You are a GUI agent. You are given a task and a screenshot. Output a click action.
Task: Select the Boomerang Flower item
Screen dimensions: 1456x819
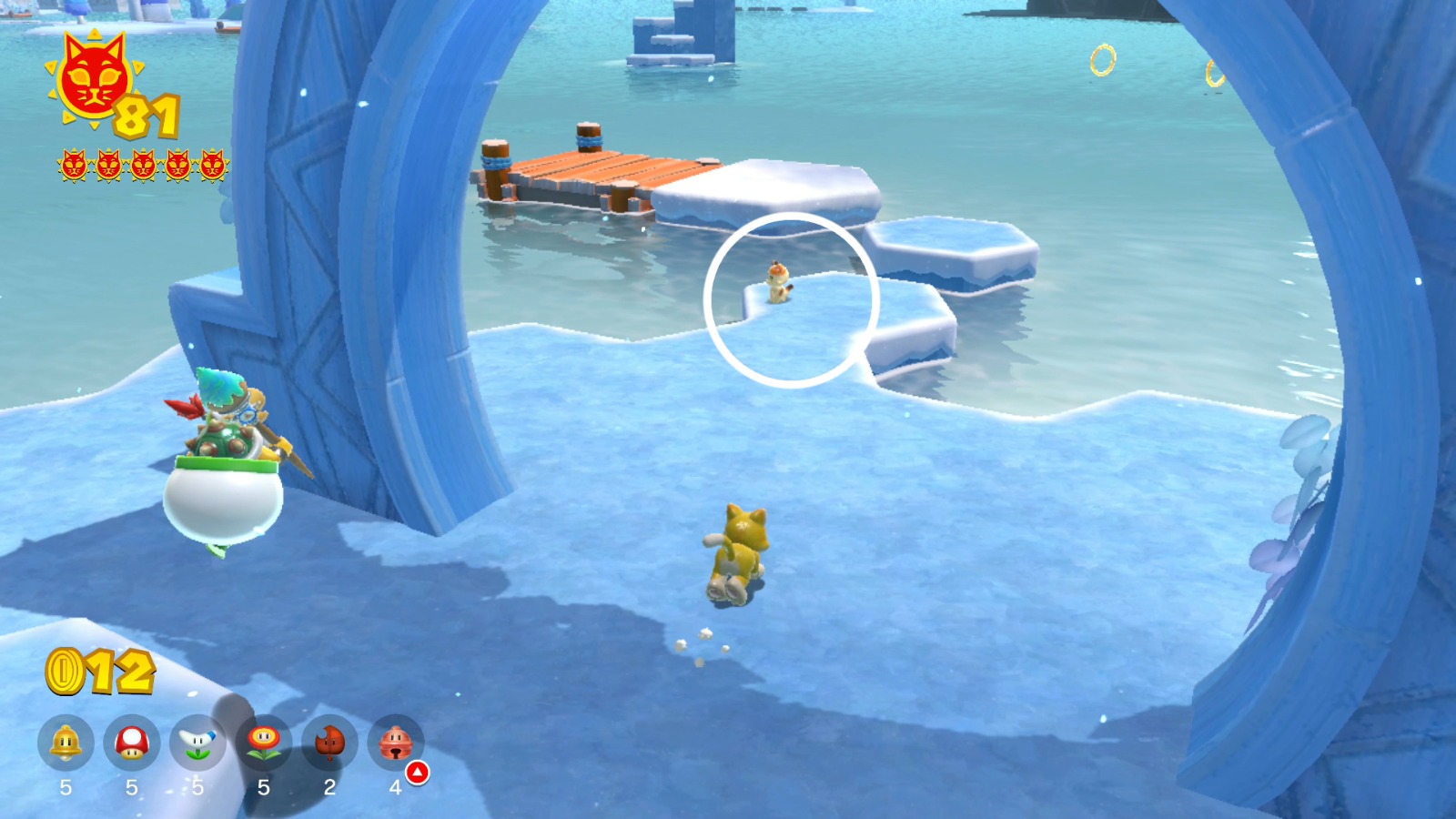tap(197, 742)
